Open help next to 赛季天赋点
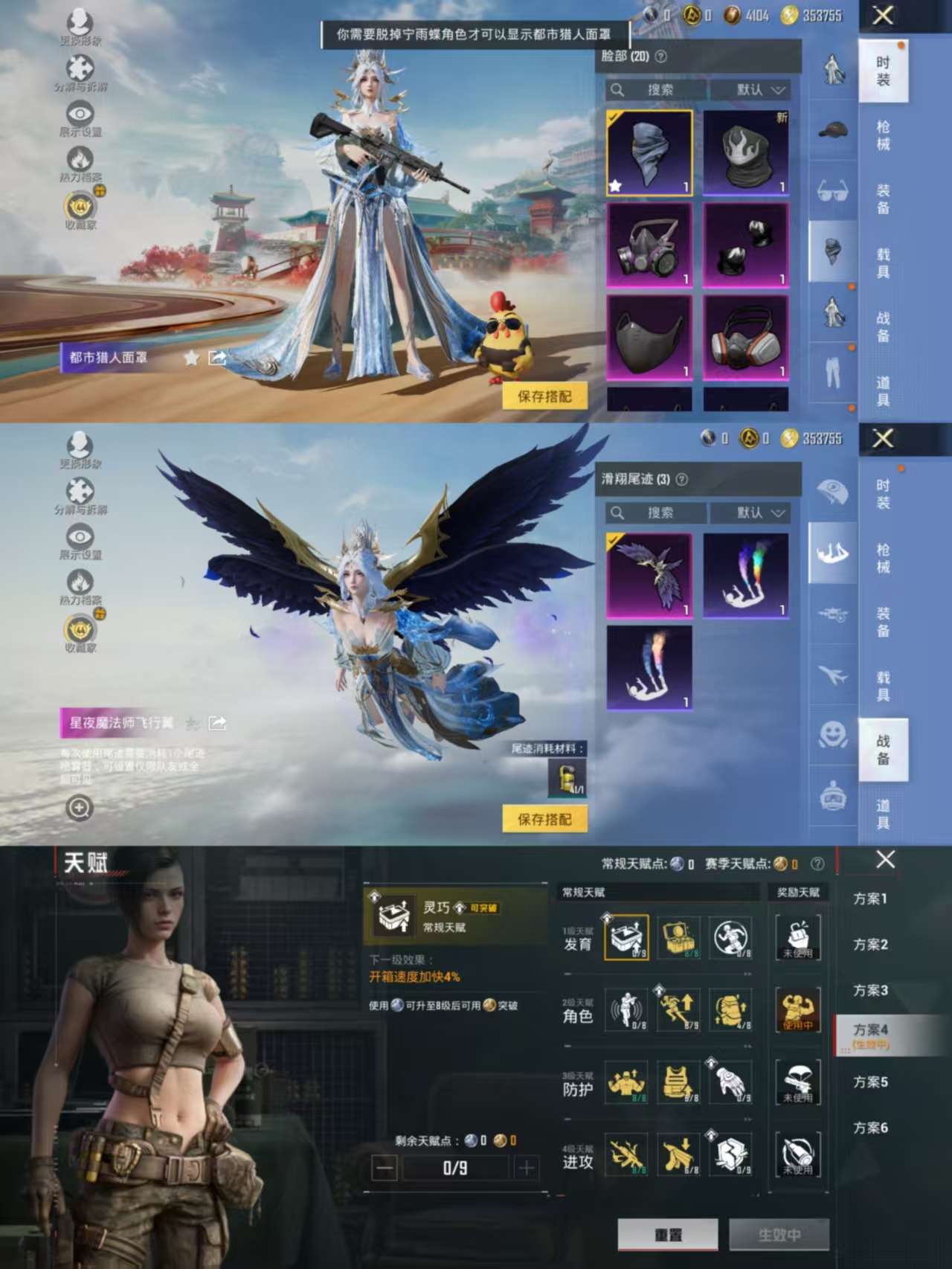This screenshot has width=952, height=1269. click(x=817, y=864)
